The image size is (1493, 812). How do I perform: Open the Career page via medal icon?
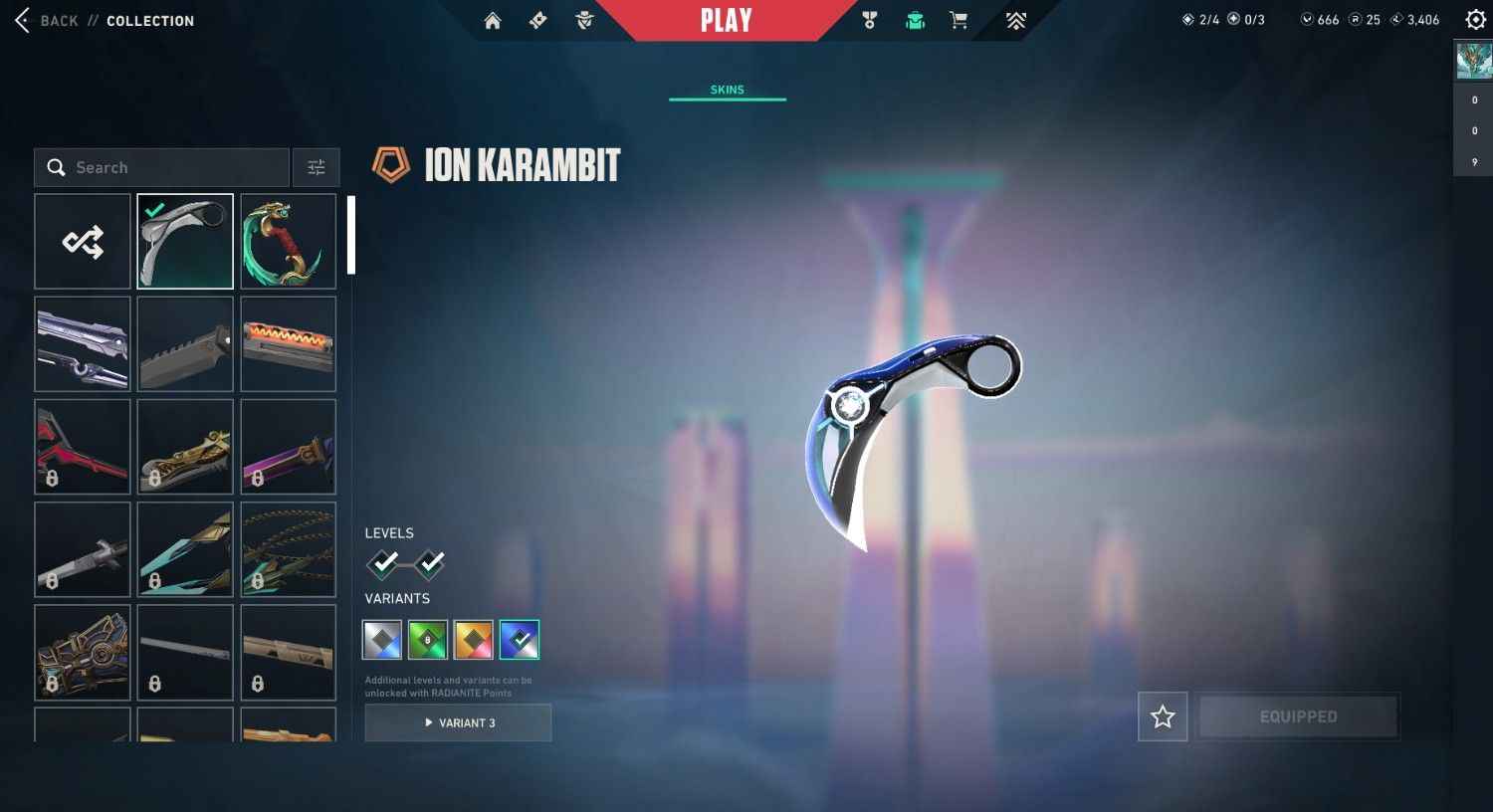(869, 20)
